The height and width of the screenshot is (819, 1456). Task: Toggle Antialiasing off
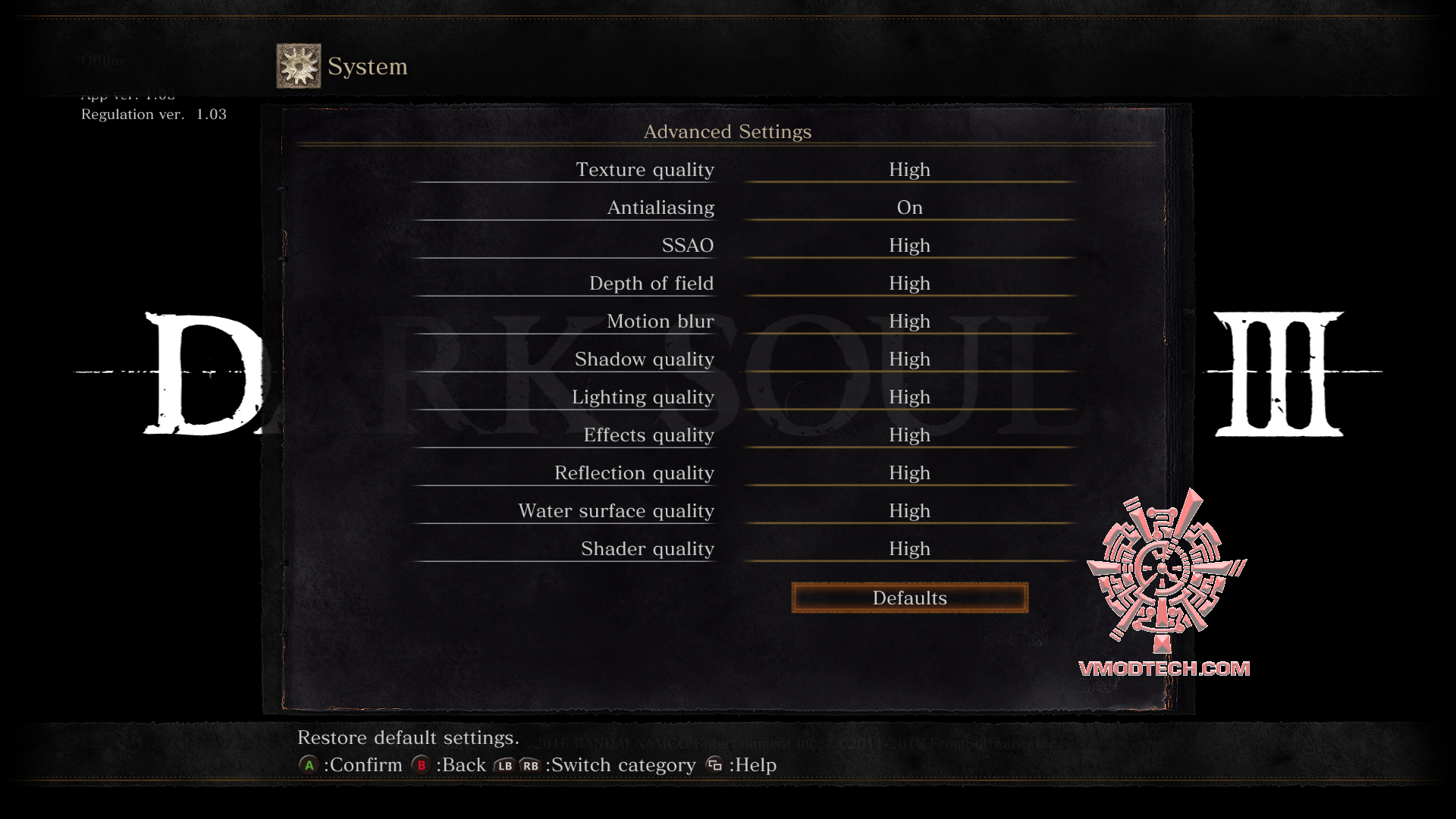click(x=909, y=207)
